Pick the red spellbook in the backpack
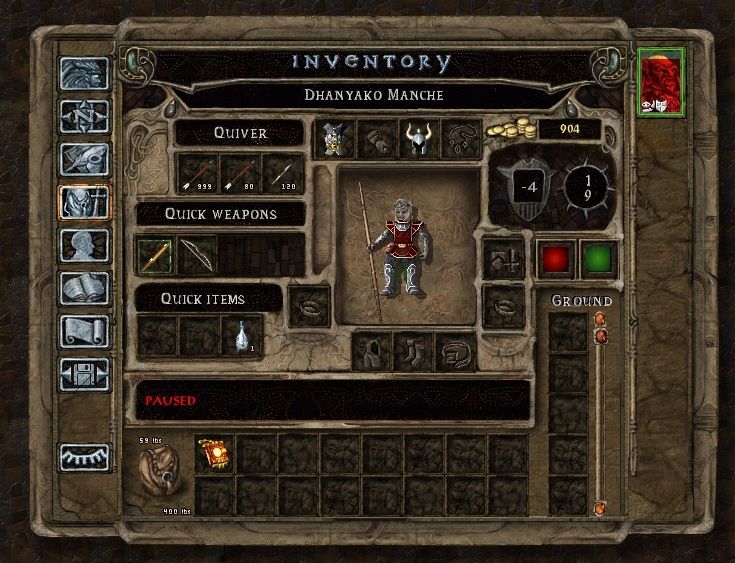 click(x=214, y=453)
